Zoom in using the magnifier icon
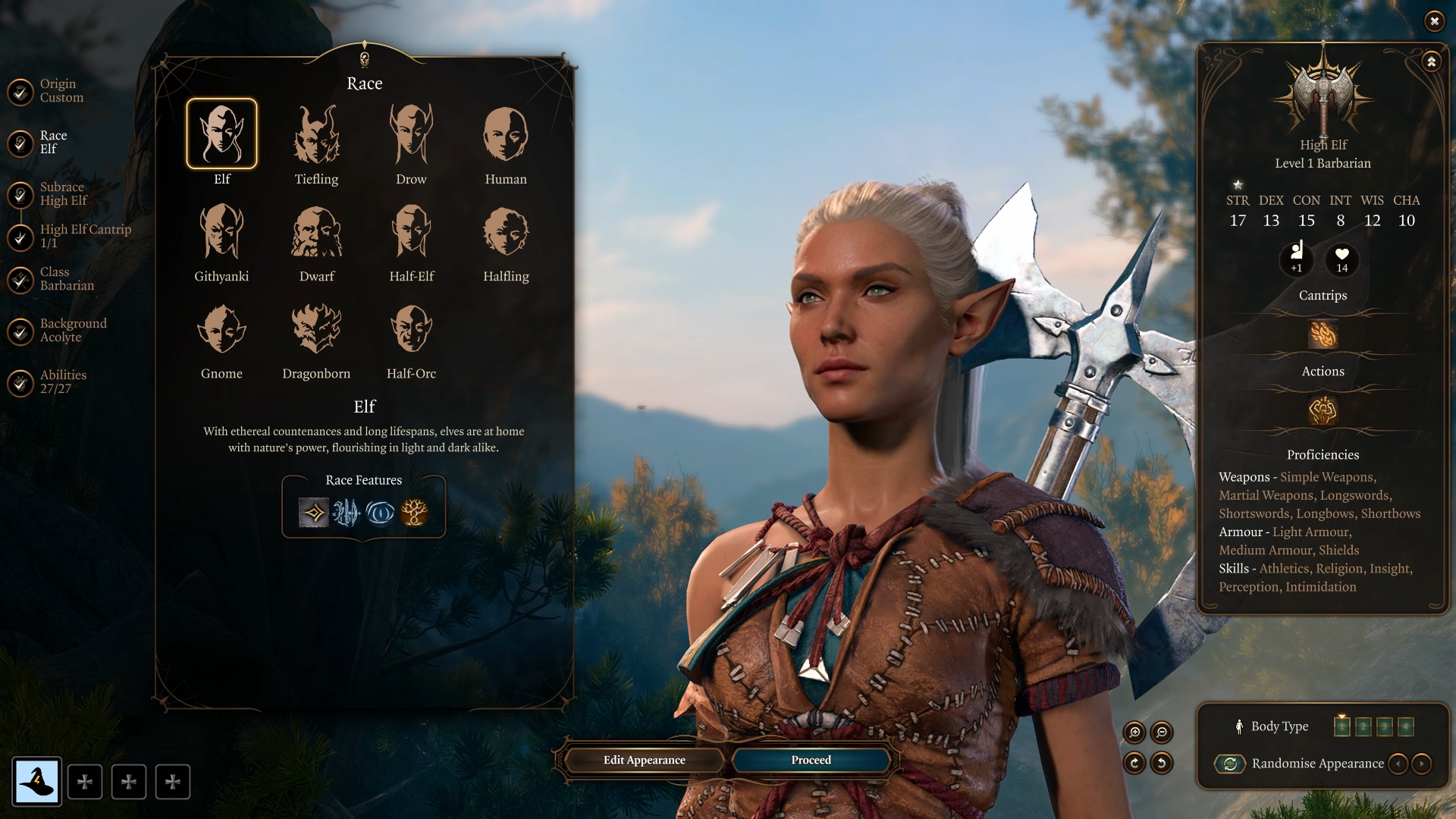This screenshot has height=819, width=1456. pyautogui.click(x=1134, y=733)
